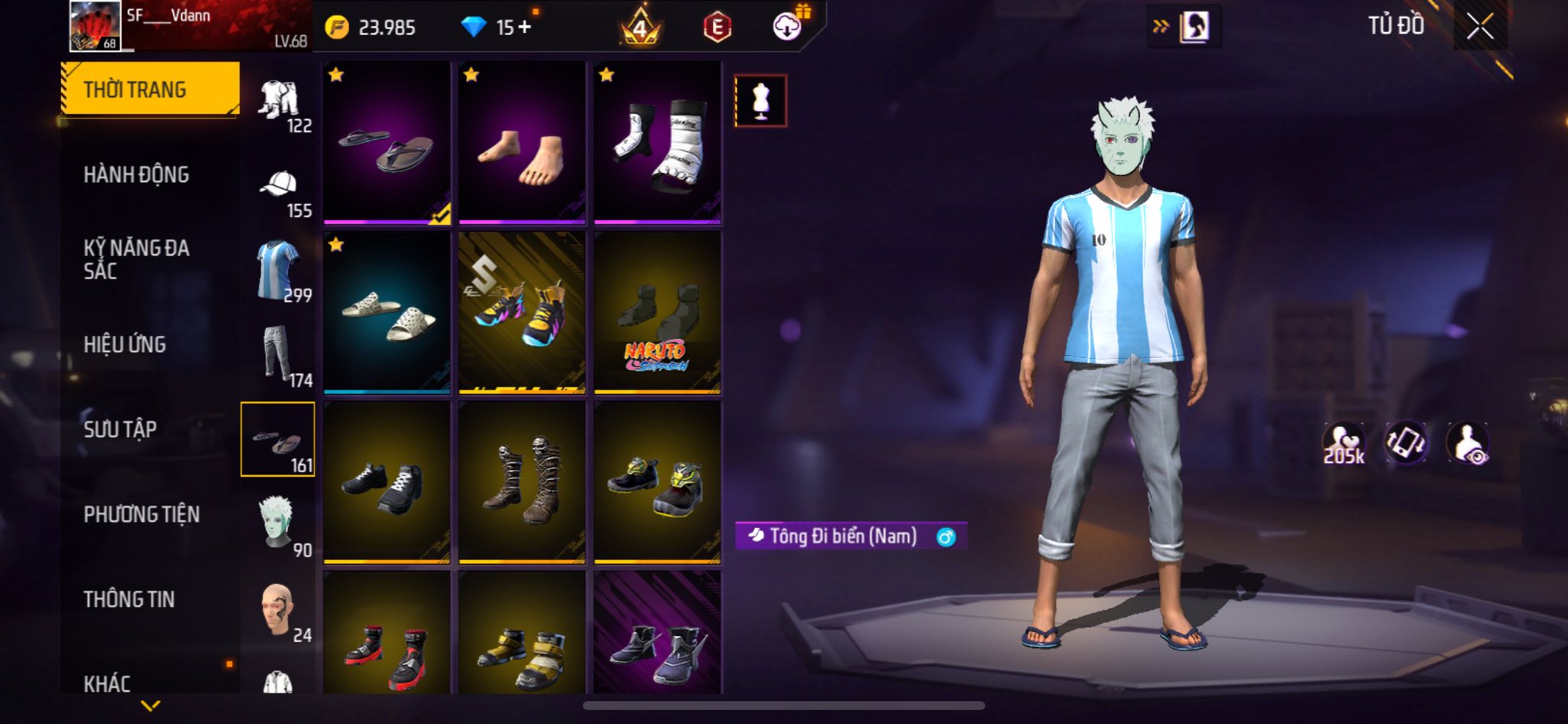This screenshot has width=1568, height=724.
Task: Equip the skull lace-up boots
Action: (522, 483)
